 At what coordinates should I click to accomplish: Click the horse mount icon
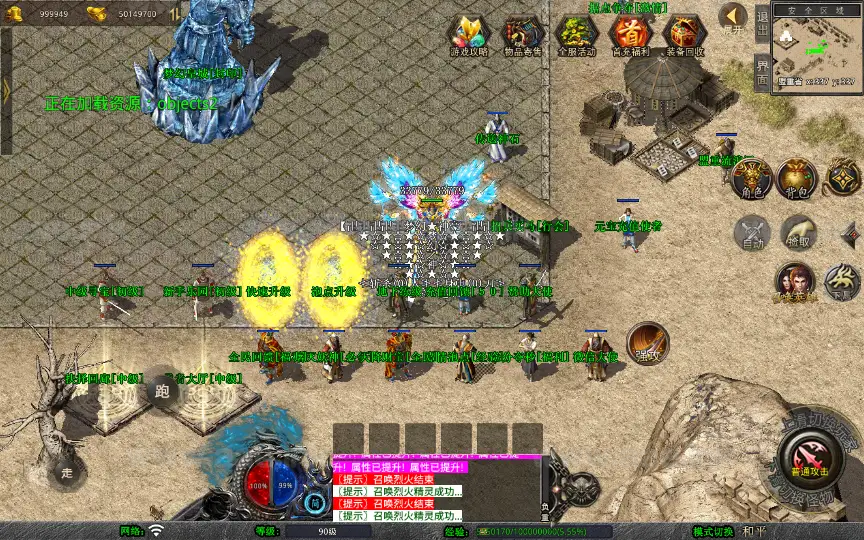(842, 283)
